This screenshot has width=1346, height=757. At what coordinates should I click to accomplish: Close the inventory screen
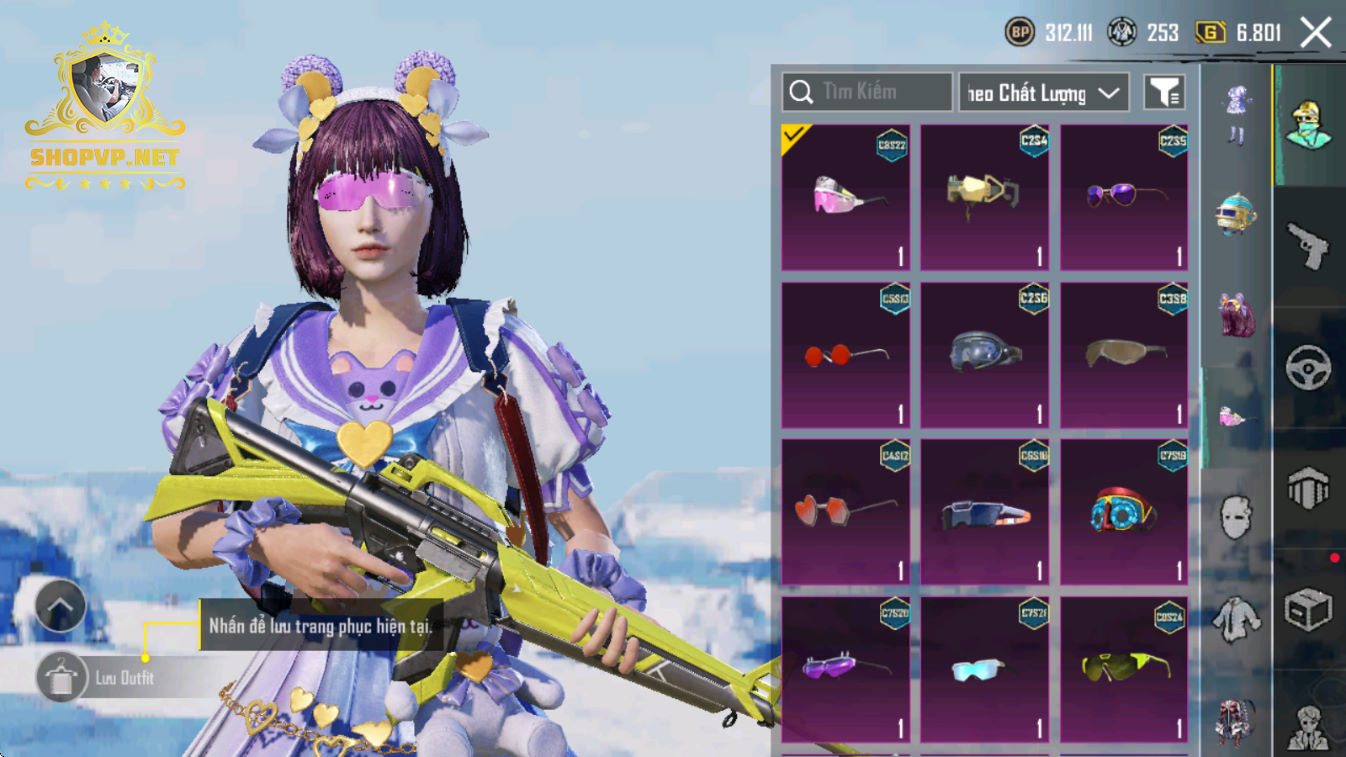(1315, 33)
